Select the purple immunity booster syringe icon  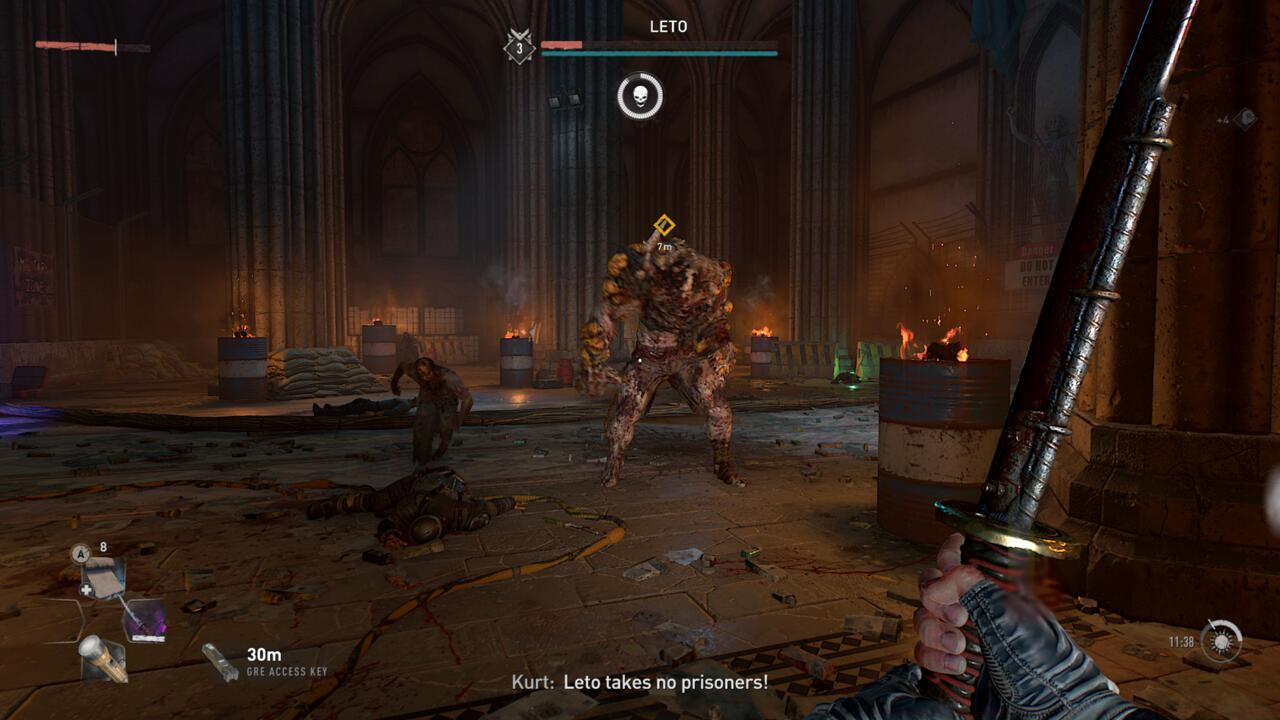tap(145, 620)
